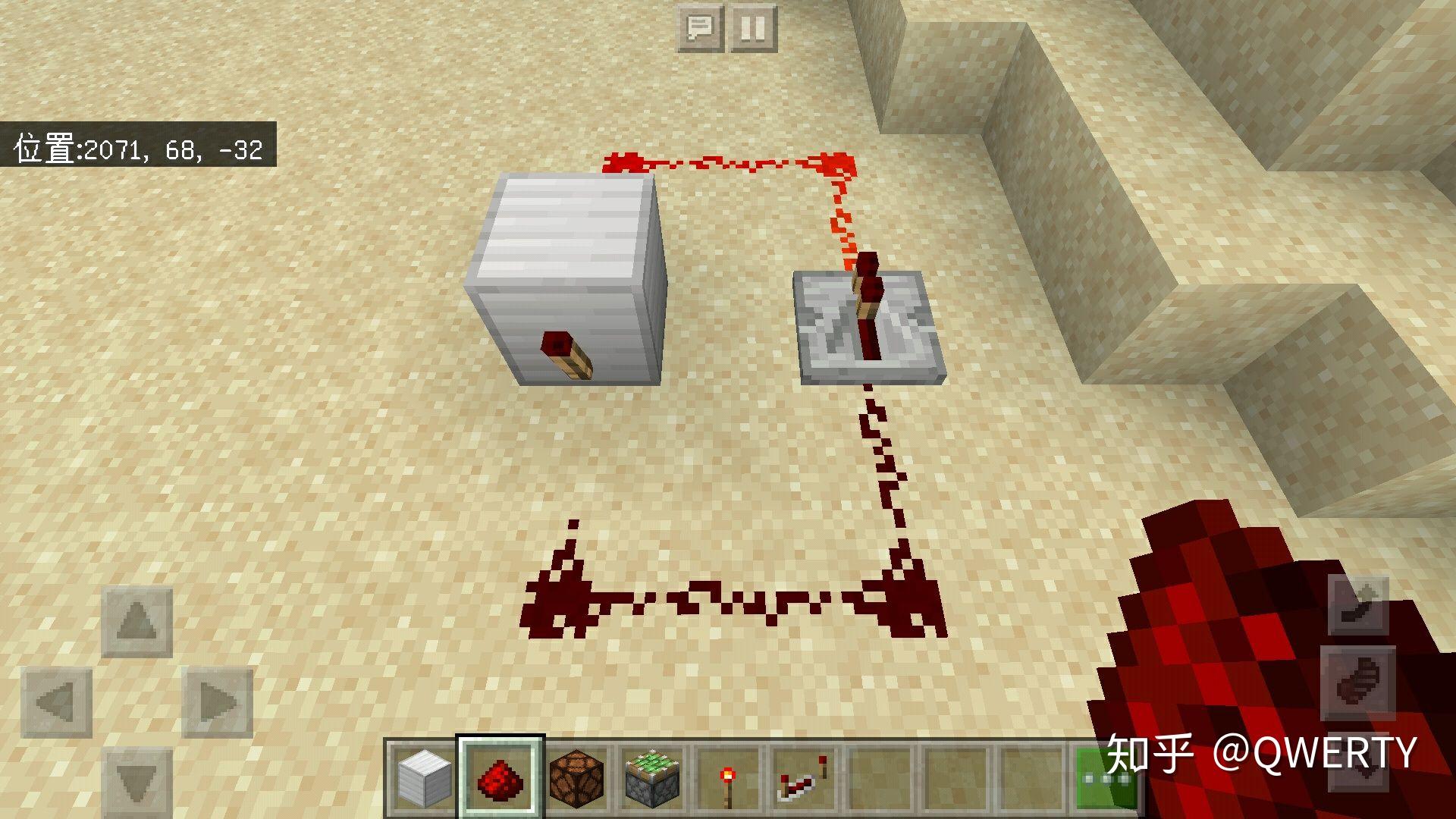This screenshot has width=1456, height=819.
Task: Tap the move right arrow
Action: coord(218,702)
